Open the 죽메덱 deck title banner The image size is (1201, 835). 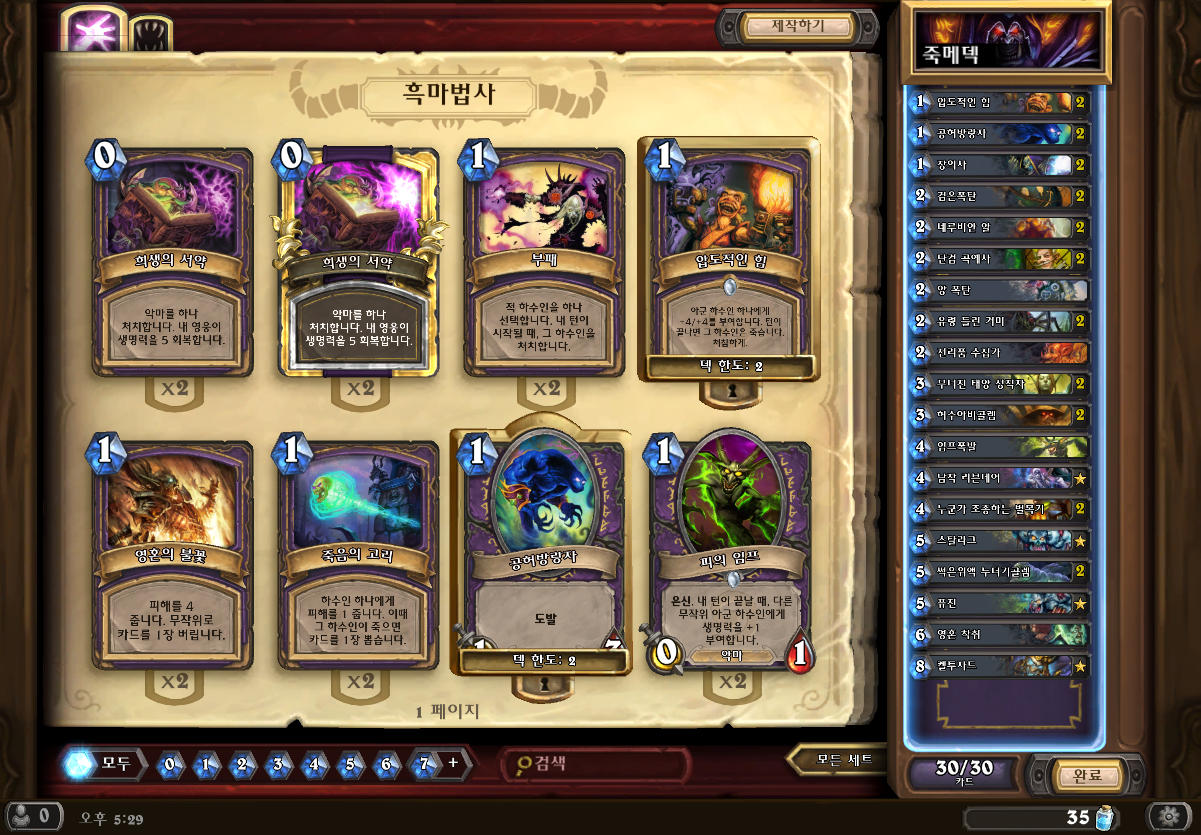(1005, 42)
